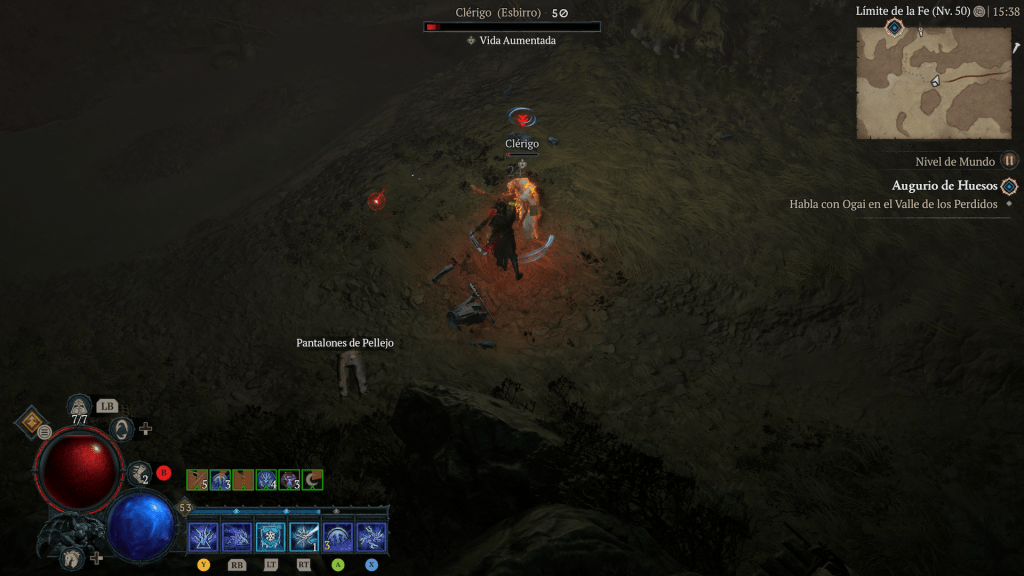Screen dimensions: 1024x576
Task: Summon the mount with the horse head icon
Action: [x=72, y=557]
